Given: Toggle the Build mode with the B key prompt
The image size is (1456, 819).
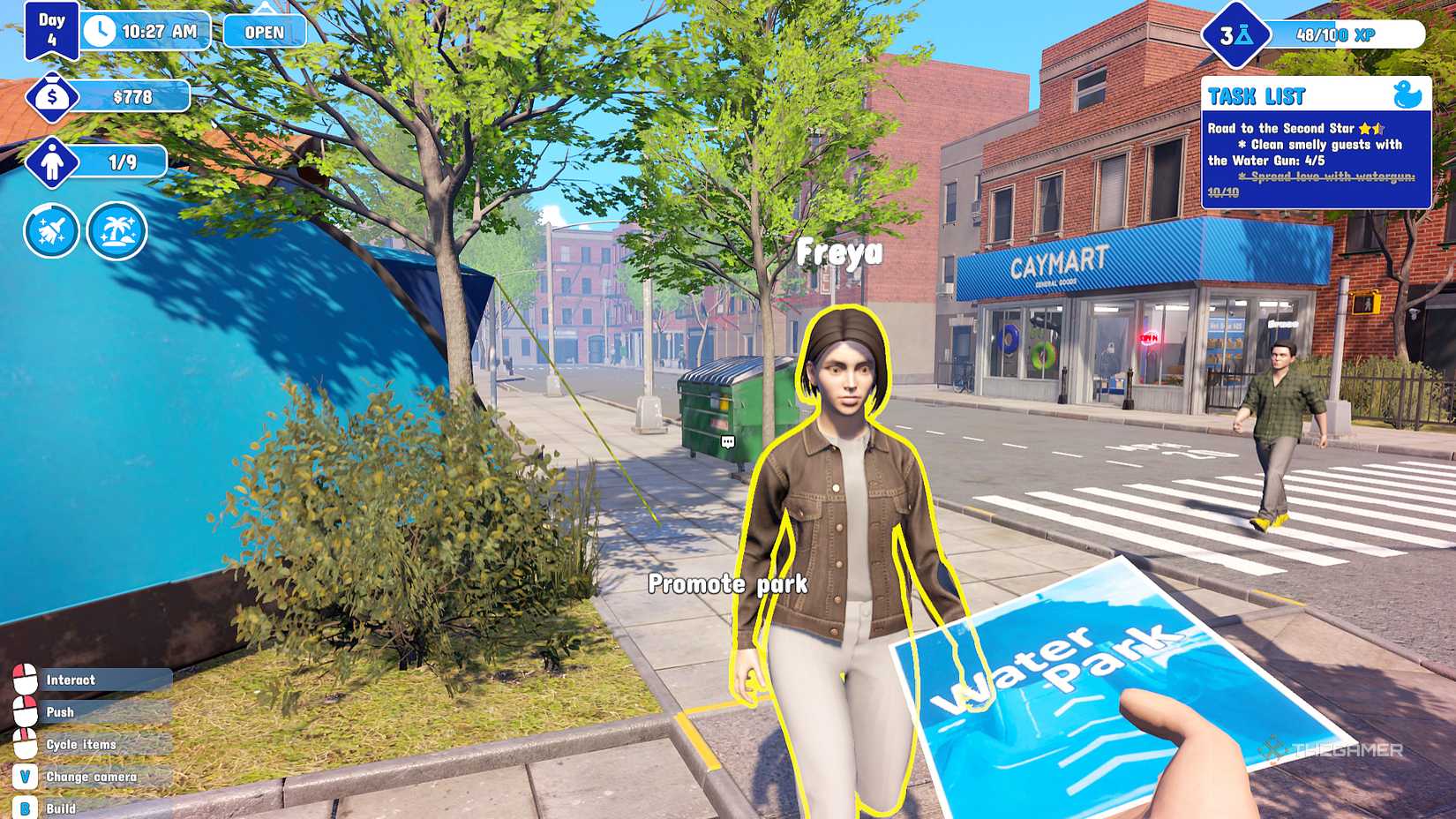Looking at the screenshot, I should pyautogui.click(x=26, y=807).
